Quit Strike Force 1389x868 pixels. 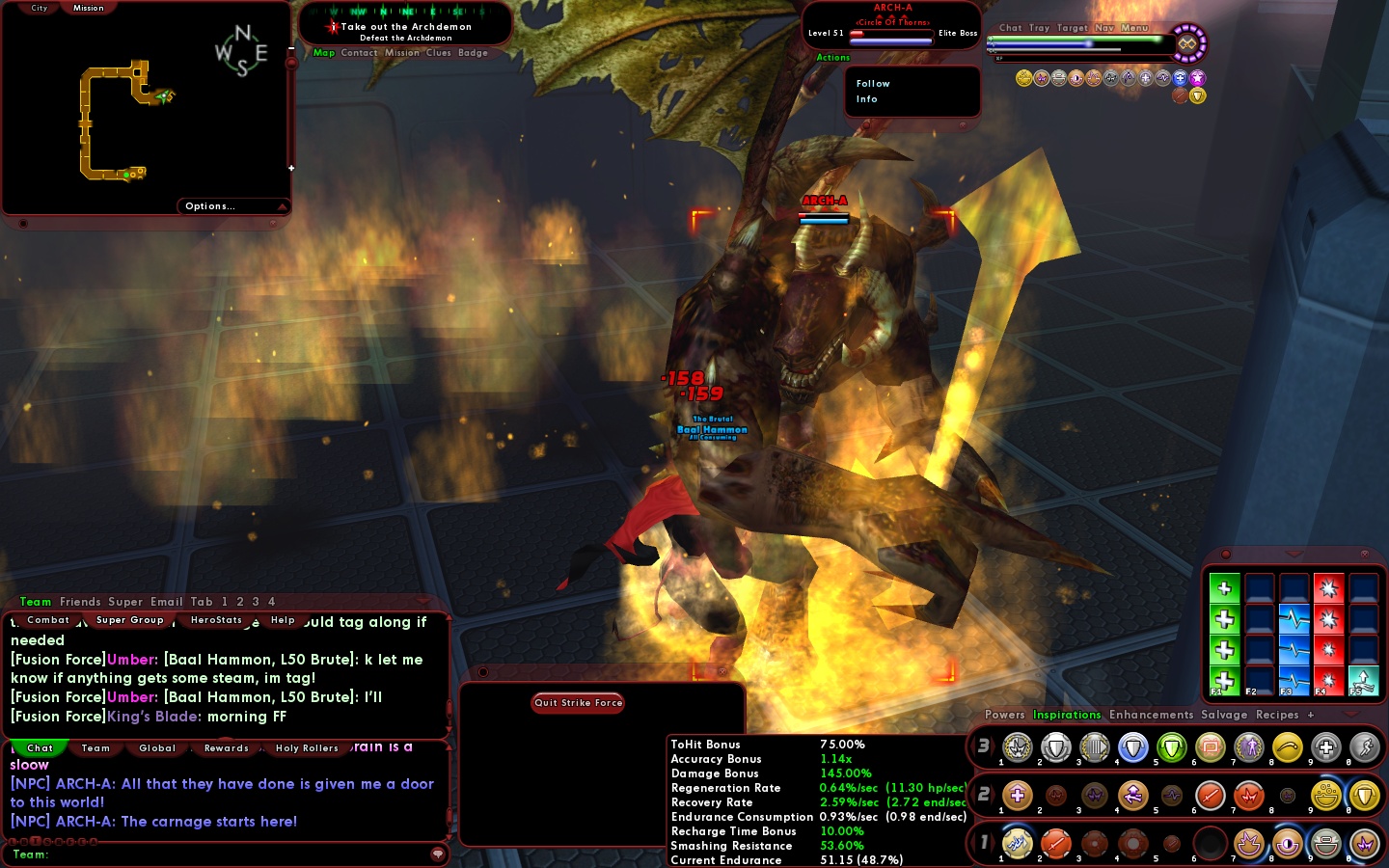coord(578,703)
